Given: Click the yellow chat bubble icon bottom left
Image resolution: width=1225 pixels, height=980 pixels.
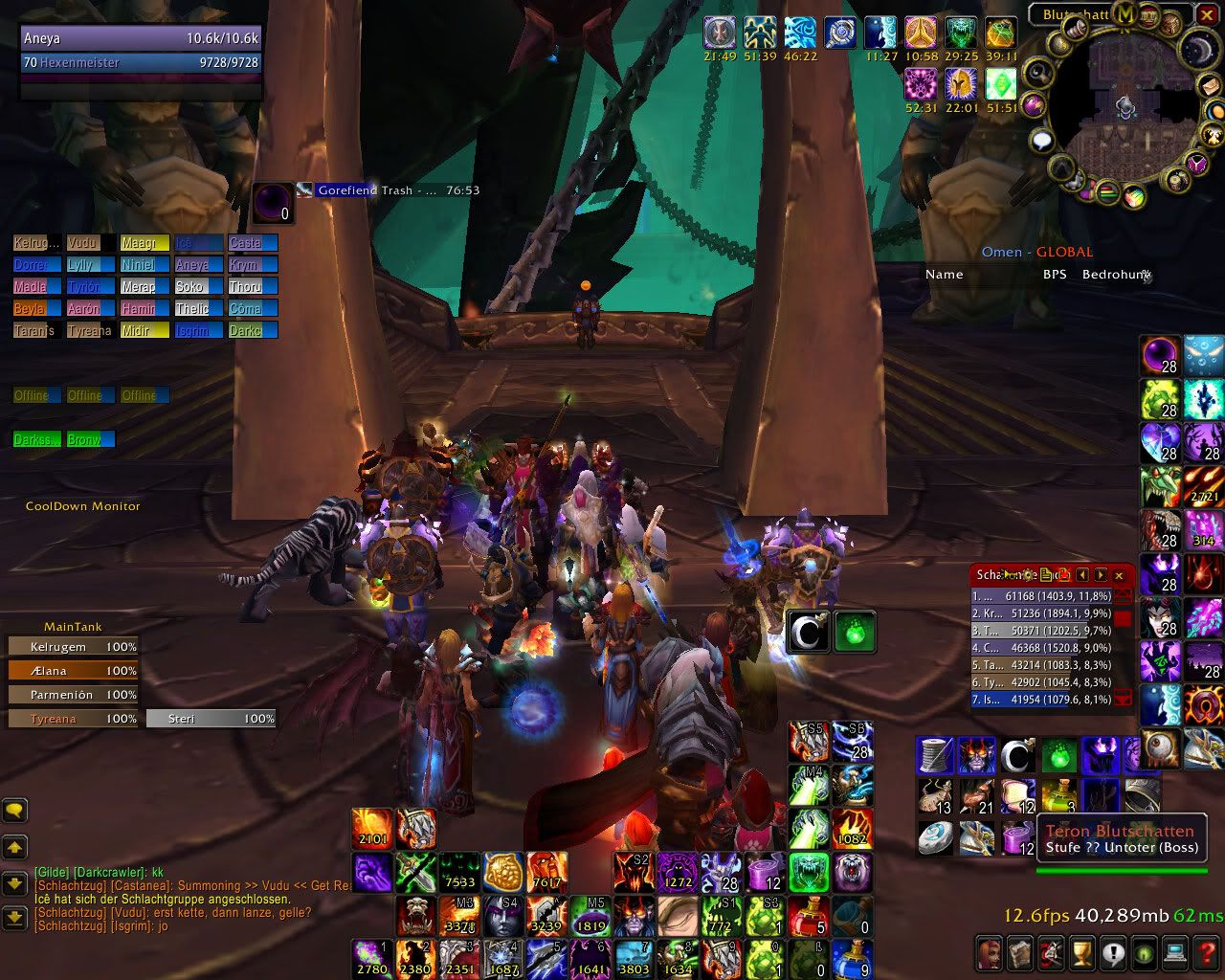Looking at the screenshot, I should click(x=13, y=810).
